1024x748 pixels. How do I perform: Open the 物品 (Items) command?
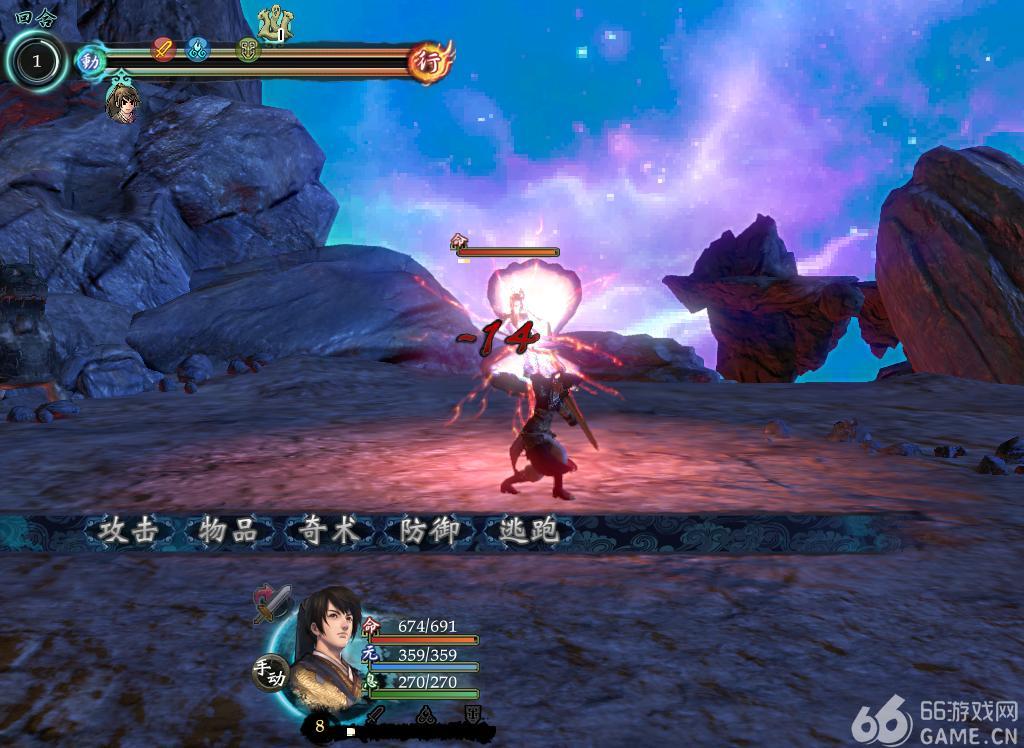(229, 531)
